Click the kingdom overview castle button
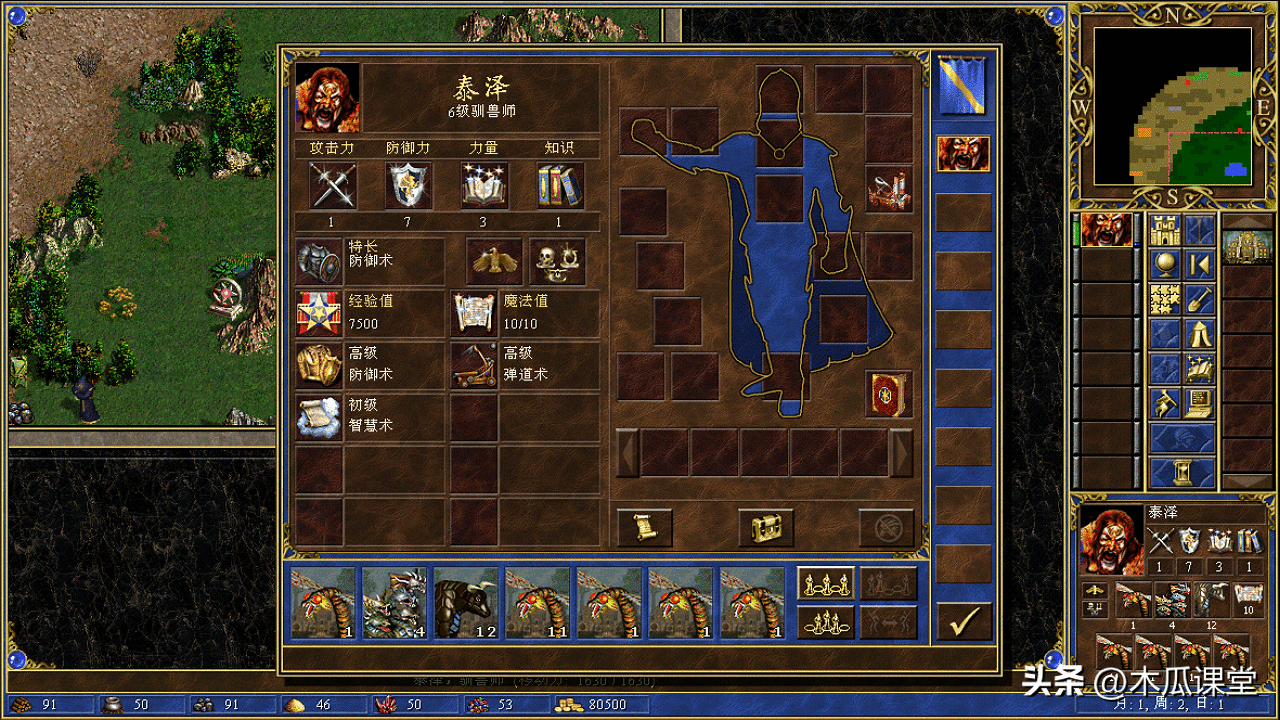 (1165, 231)
